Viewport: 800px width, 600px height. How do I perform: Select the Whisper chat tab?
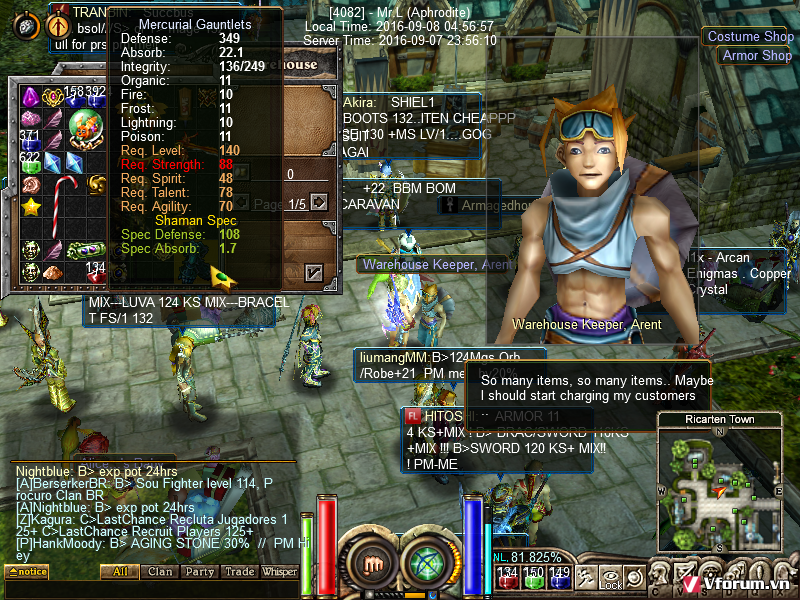click(280, 572)
